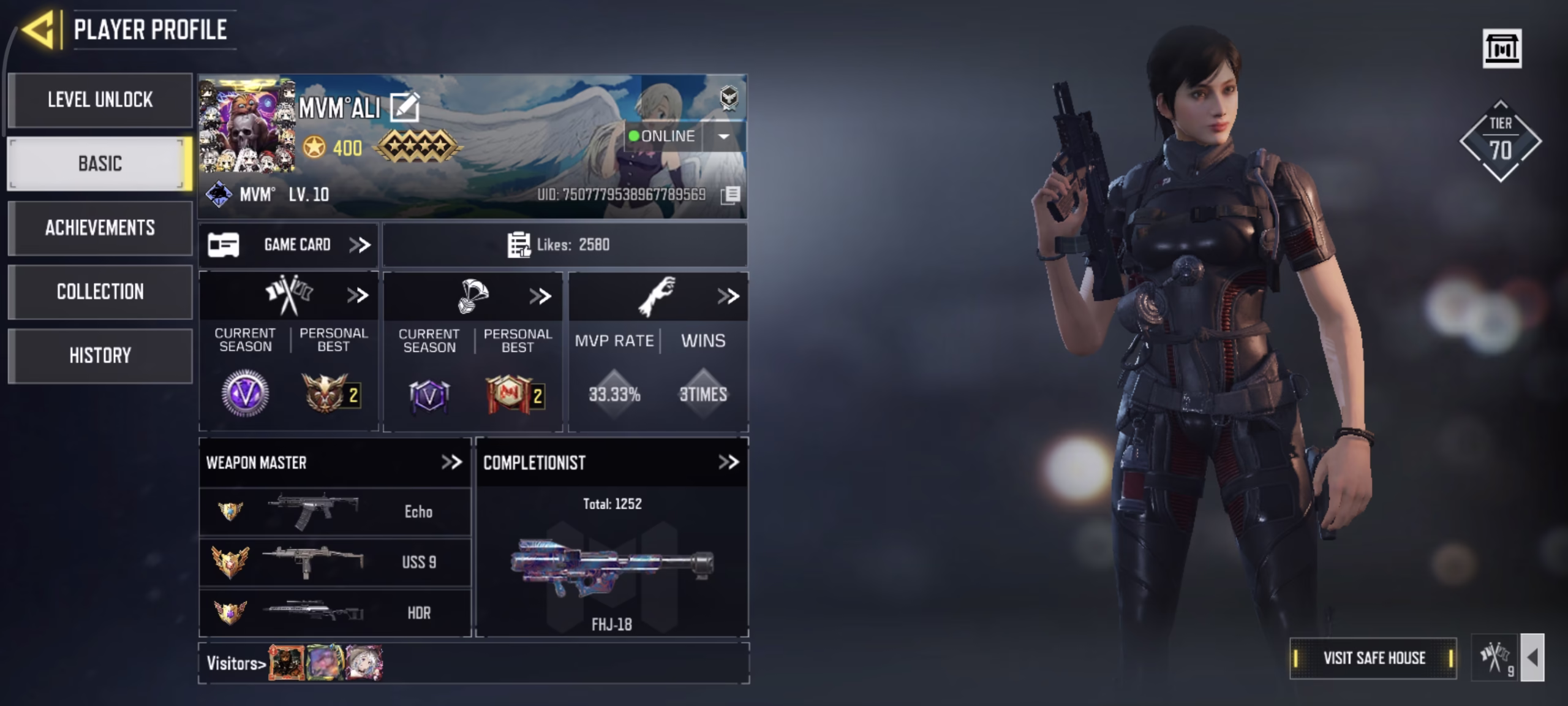
Task: Open the Tier 70 badge
Action: click(x=1500, y=142)
